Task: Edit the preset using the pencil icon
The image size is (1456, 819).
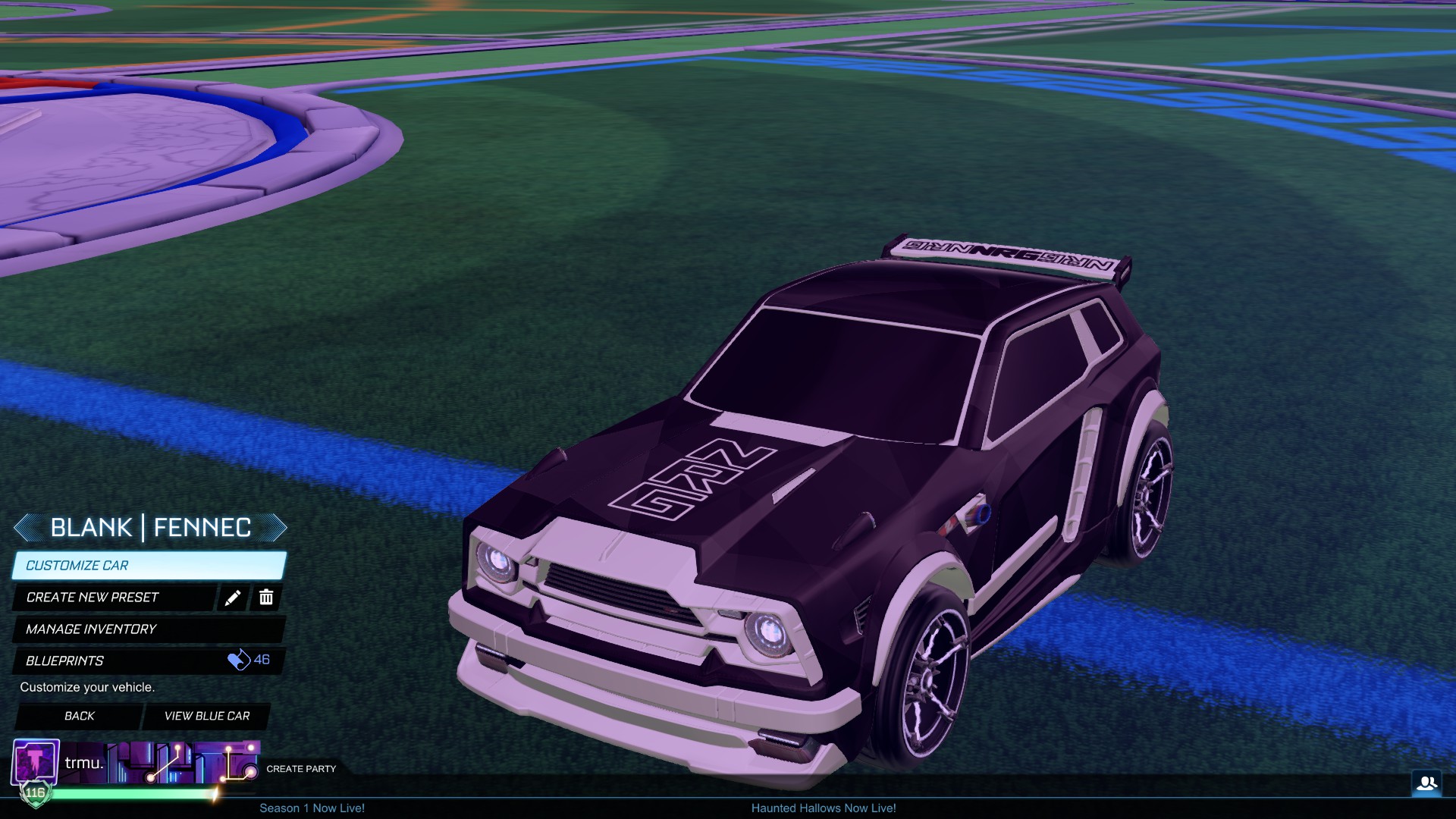Action: 233,598
